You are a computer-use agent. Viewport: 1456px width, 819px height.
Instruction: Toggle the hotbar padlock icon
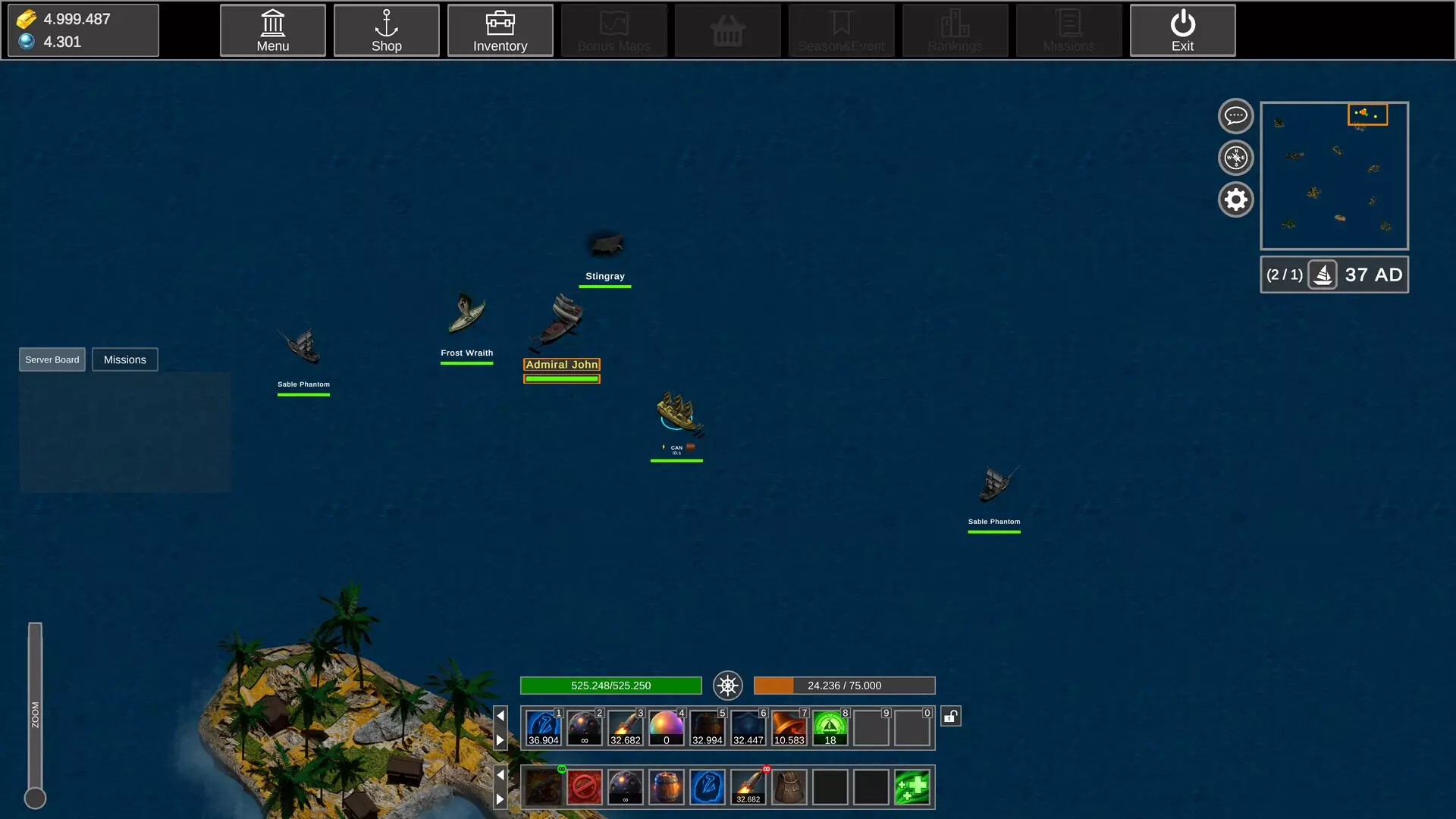[951, 716]
